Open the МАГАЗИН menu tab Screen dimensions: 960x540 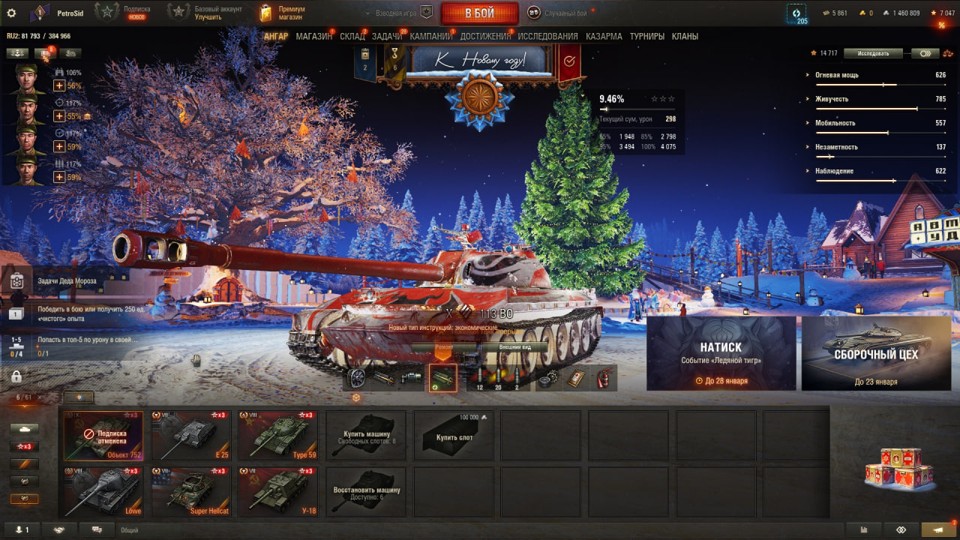click(314, 37)
